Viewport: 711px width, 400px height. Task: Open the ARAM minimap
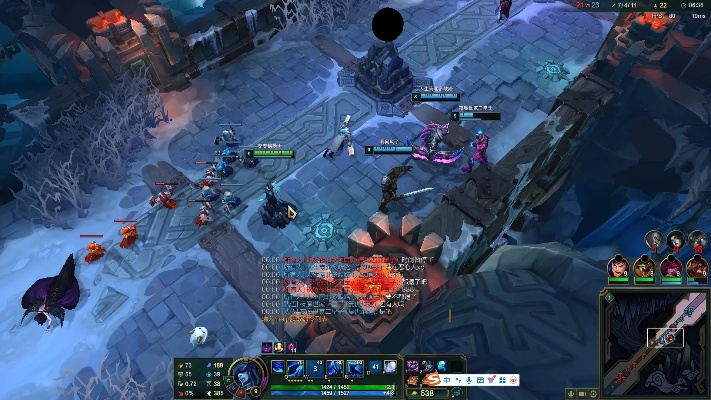point(655,340)
